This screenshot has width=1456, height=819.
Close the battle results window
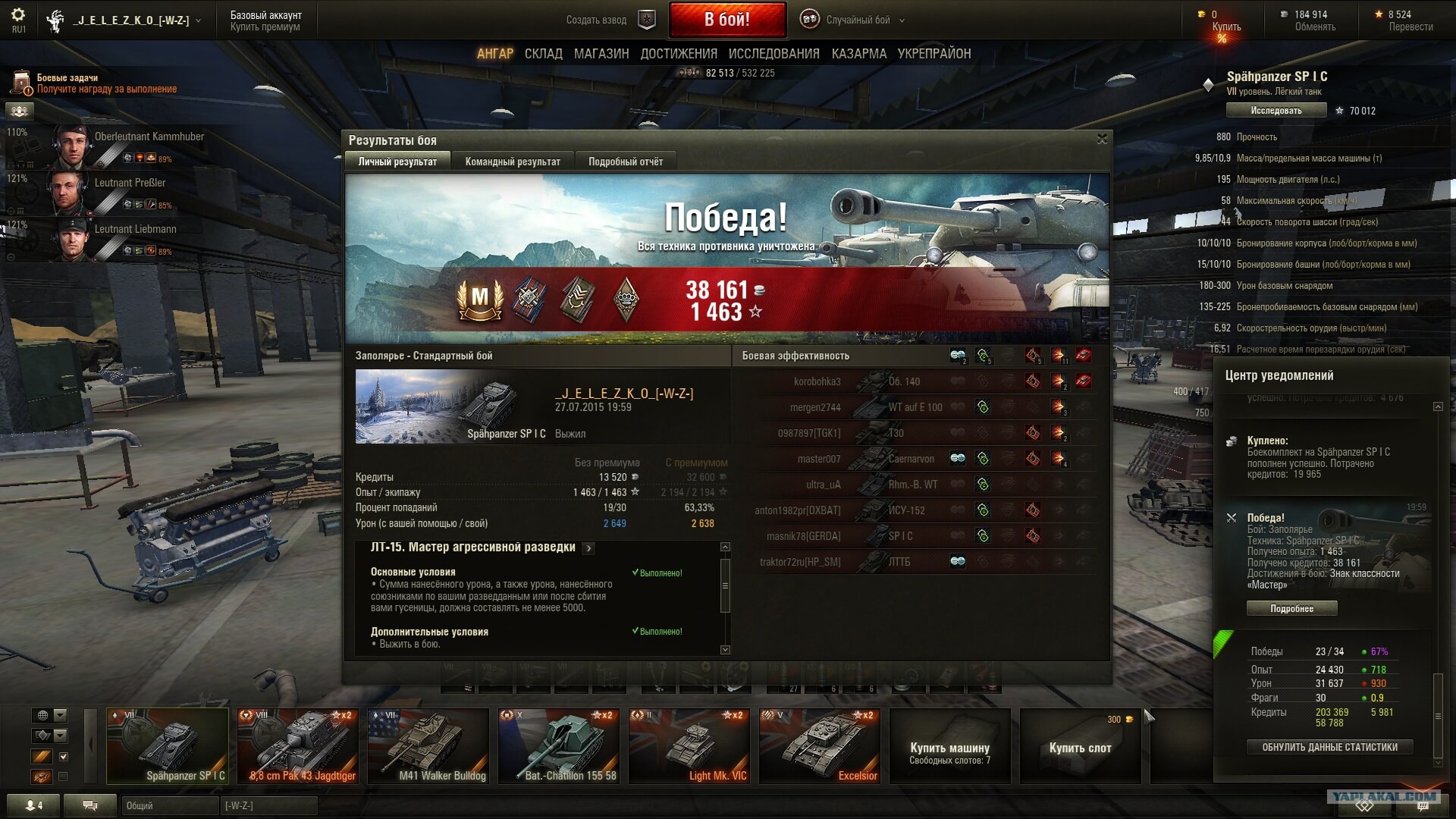pyautogui.click(x=1102, y=139)
